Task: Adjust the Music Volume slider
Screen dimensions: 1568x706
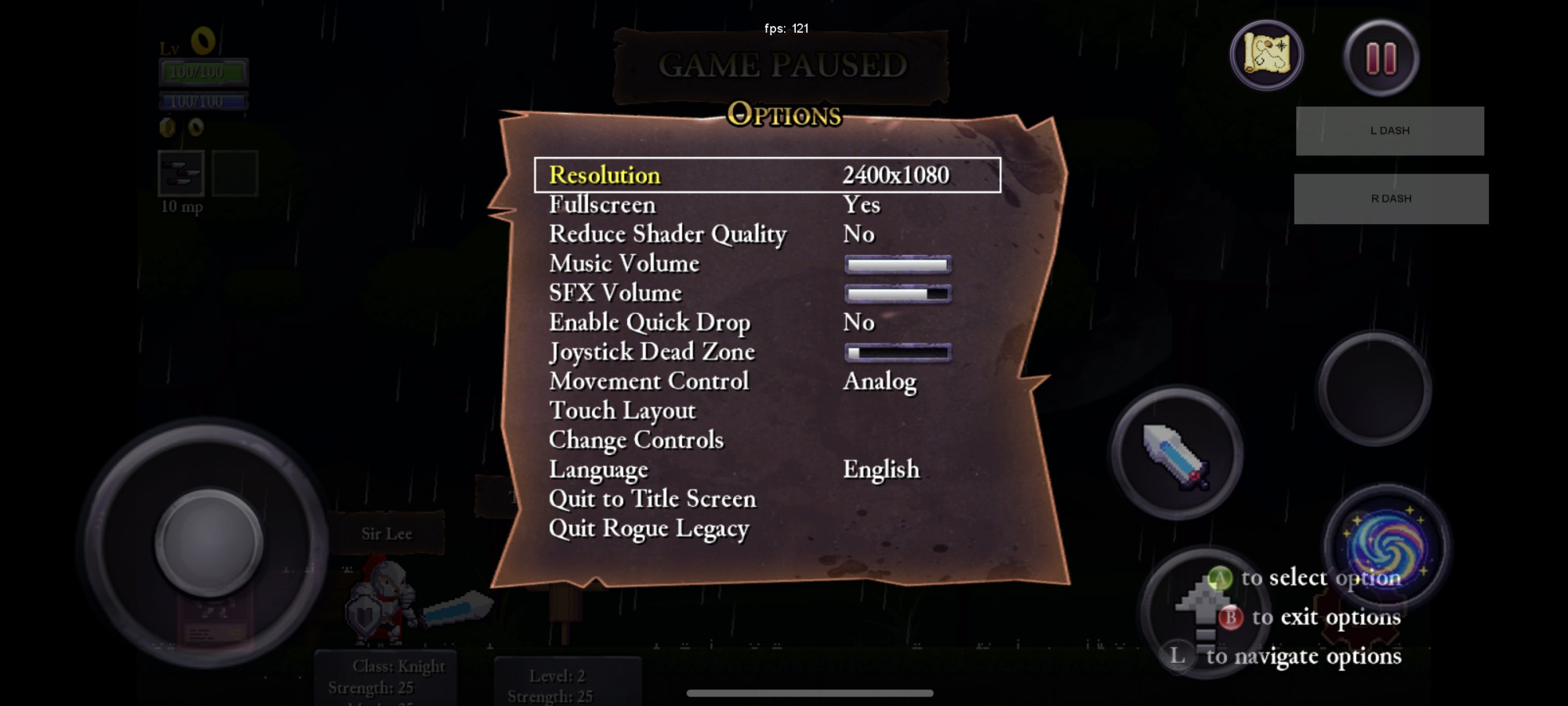Action: click(898, 264)
